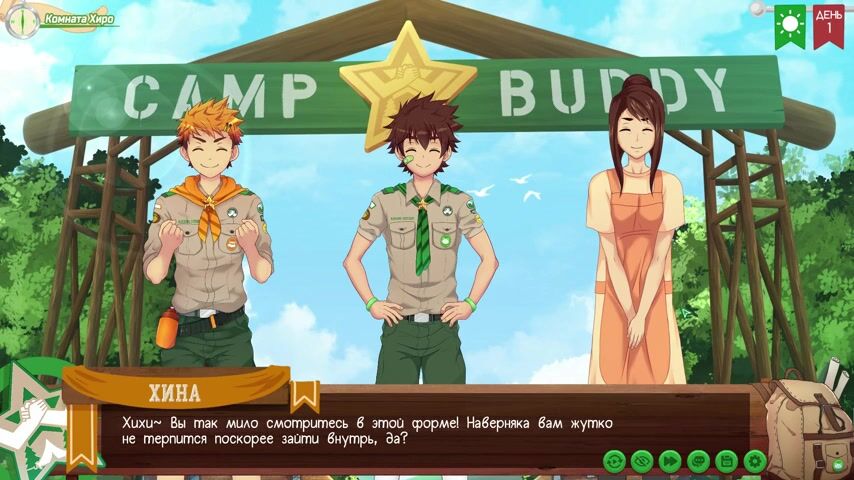This screenshot has width=854, height=480.
Task: Toggle auto-advance with the circular arrows button
Action: coord(614,461)
